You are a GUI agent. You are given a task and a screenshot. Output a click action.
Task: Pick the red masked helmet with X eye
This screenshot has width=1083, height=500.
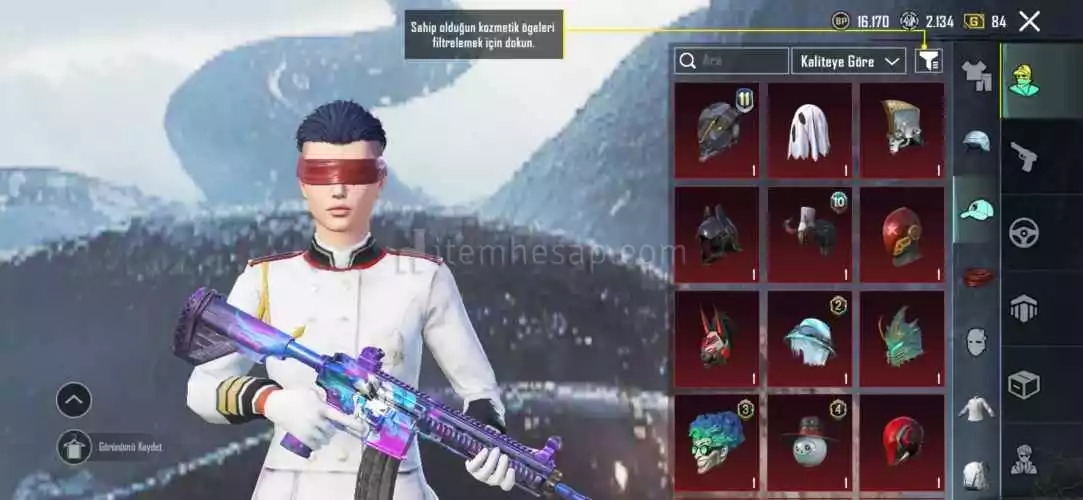(902, 235)
